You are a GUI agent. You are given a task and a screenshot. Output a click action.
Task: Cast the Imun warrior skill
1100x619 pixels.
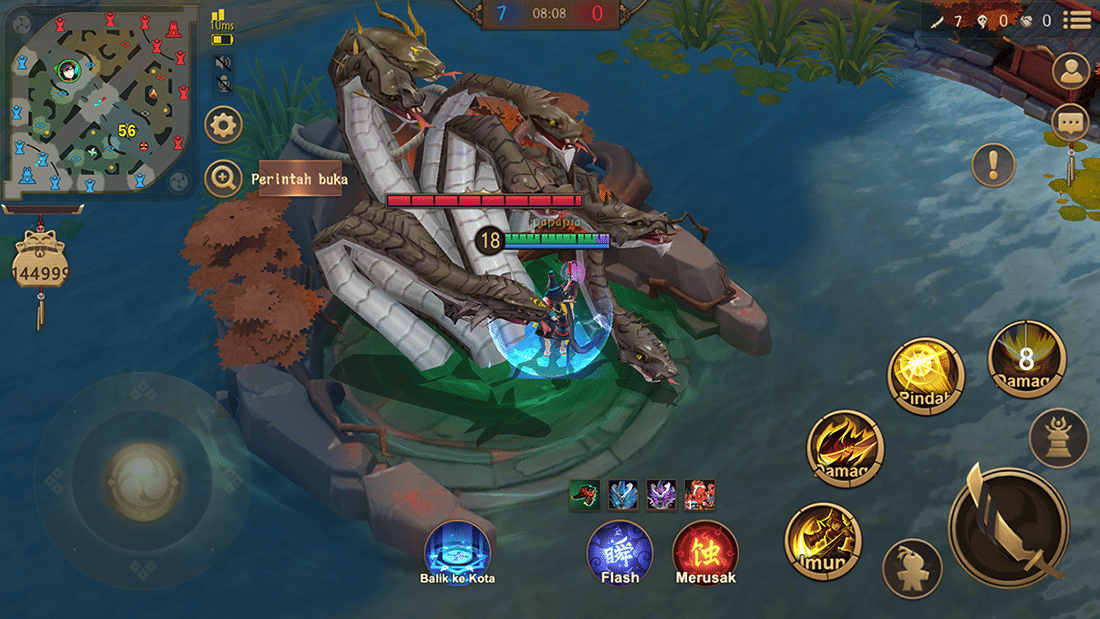(x=822, y=540)
